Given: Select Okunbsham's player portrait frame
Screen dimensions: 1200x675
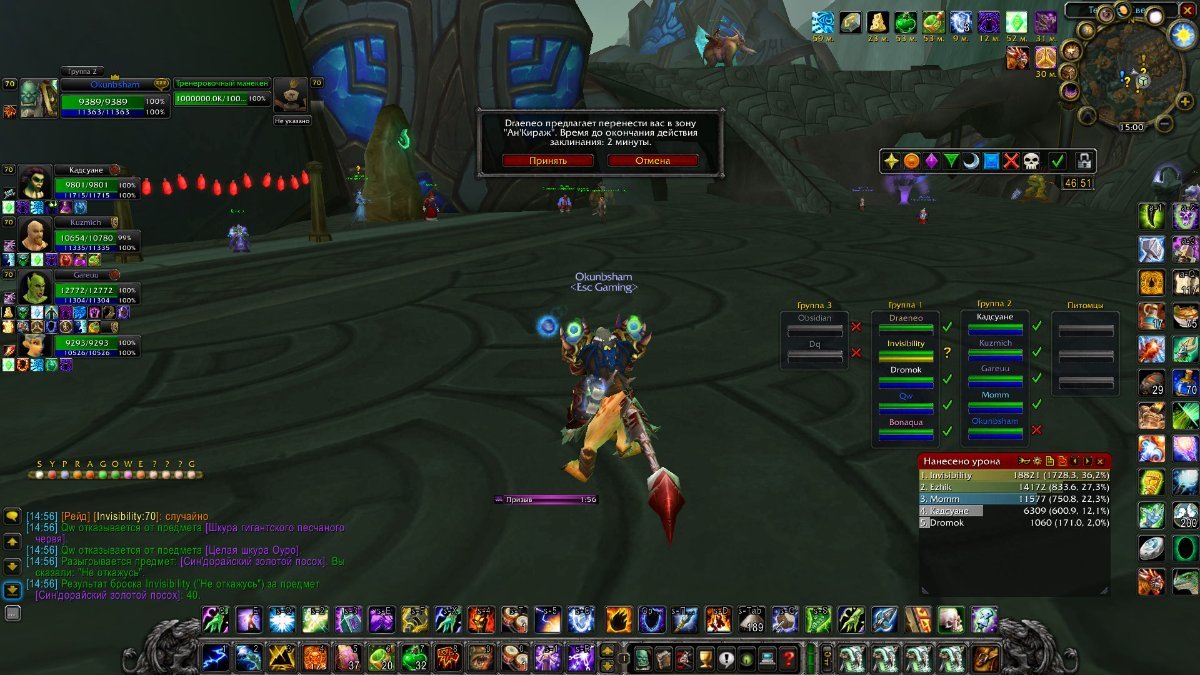Looking at the screenshot, I should tap(38, 99).
